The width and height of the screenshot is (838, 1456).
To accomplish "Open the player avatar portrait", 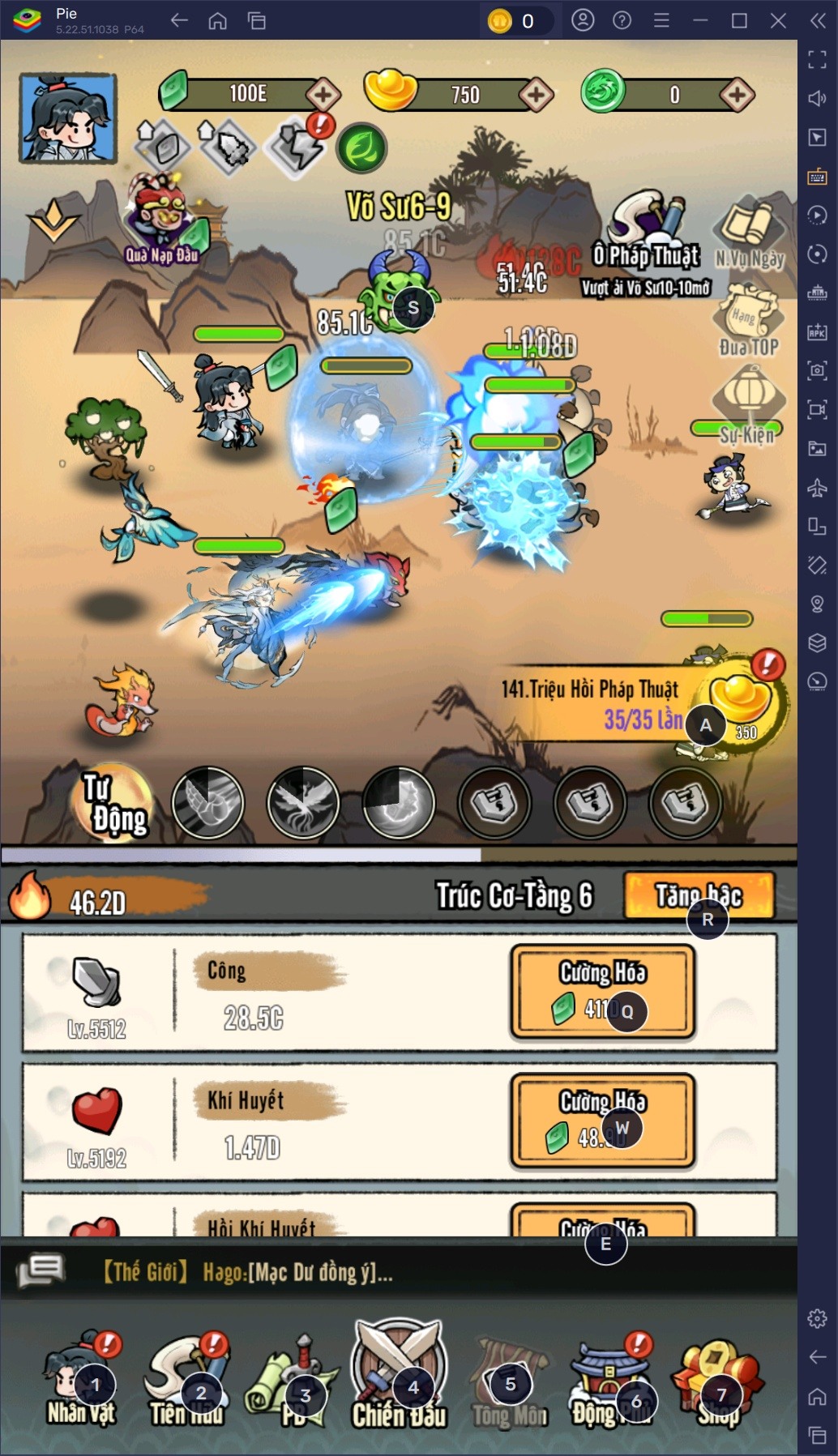I will click(x=68, y=117).
